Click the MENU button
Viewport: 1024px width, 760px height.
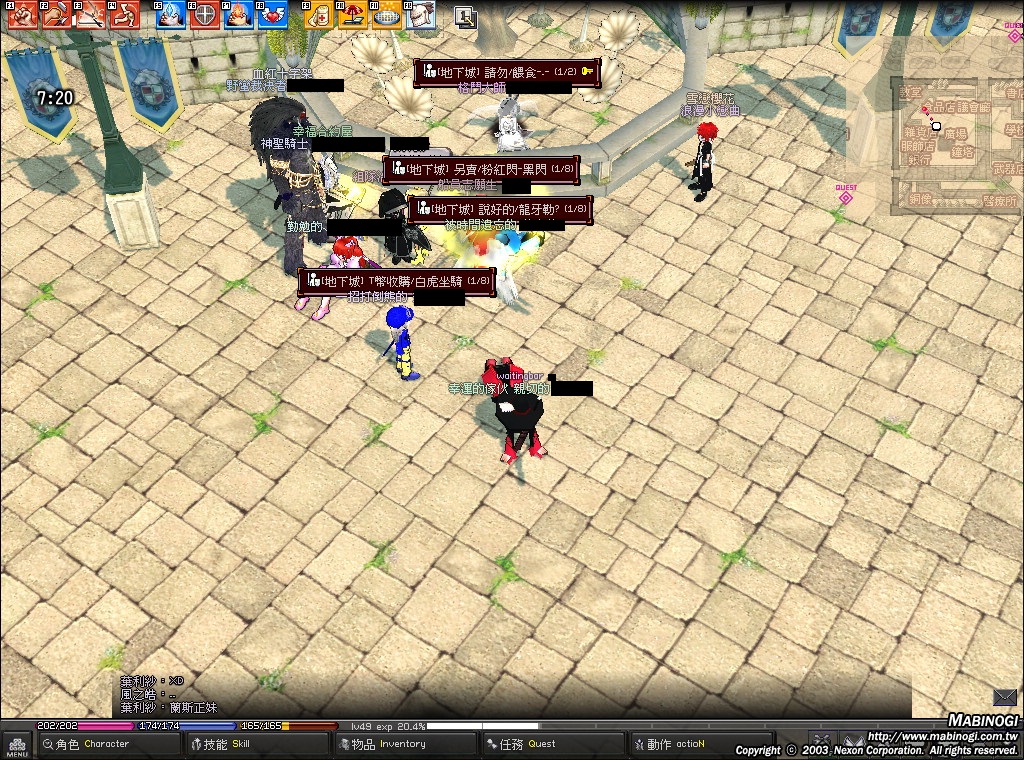coord(16,744)
